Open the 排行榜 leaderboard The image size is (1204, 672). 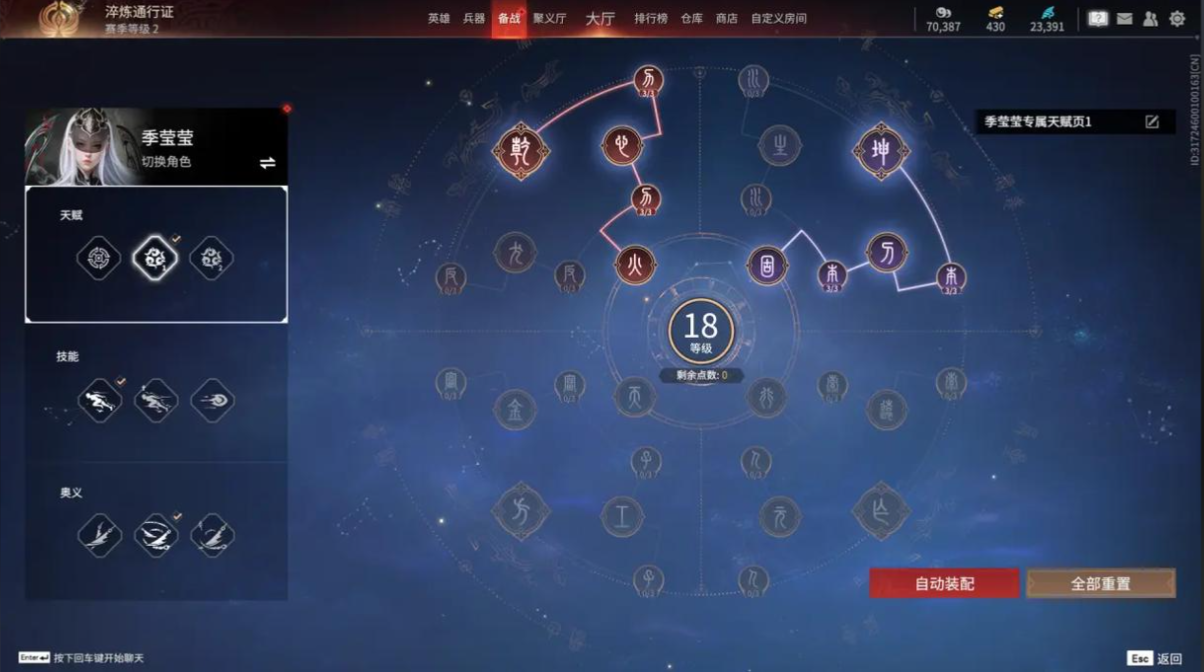[650, 18]
